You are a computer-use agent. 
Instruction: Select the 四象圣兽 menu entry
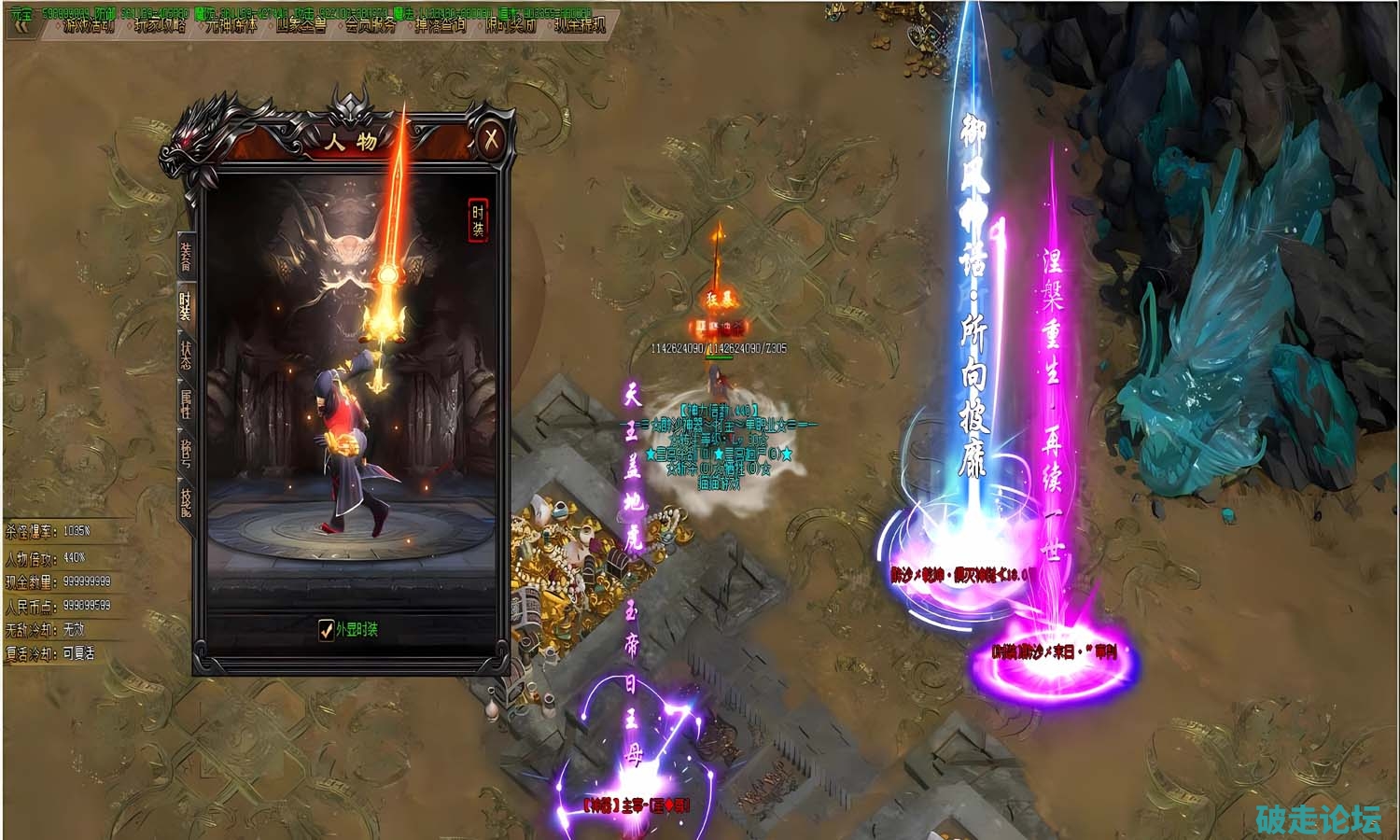click(301, 26)
